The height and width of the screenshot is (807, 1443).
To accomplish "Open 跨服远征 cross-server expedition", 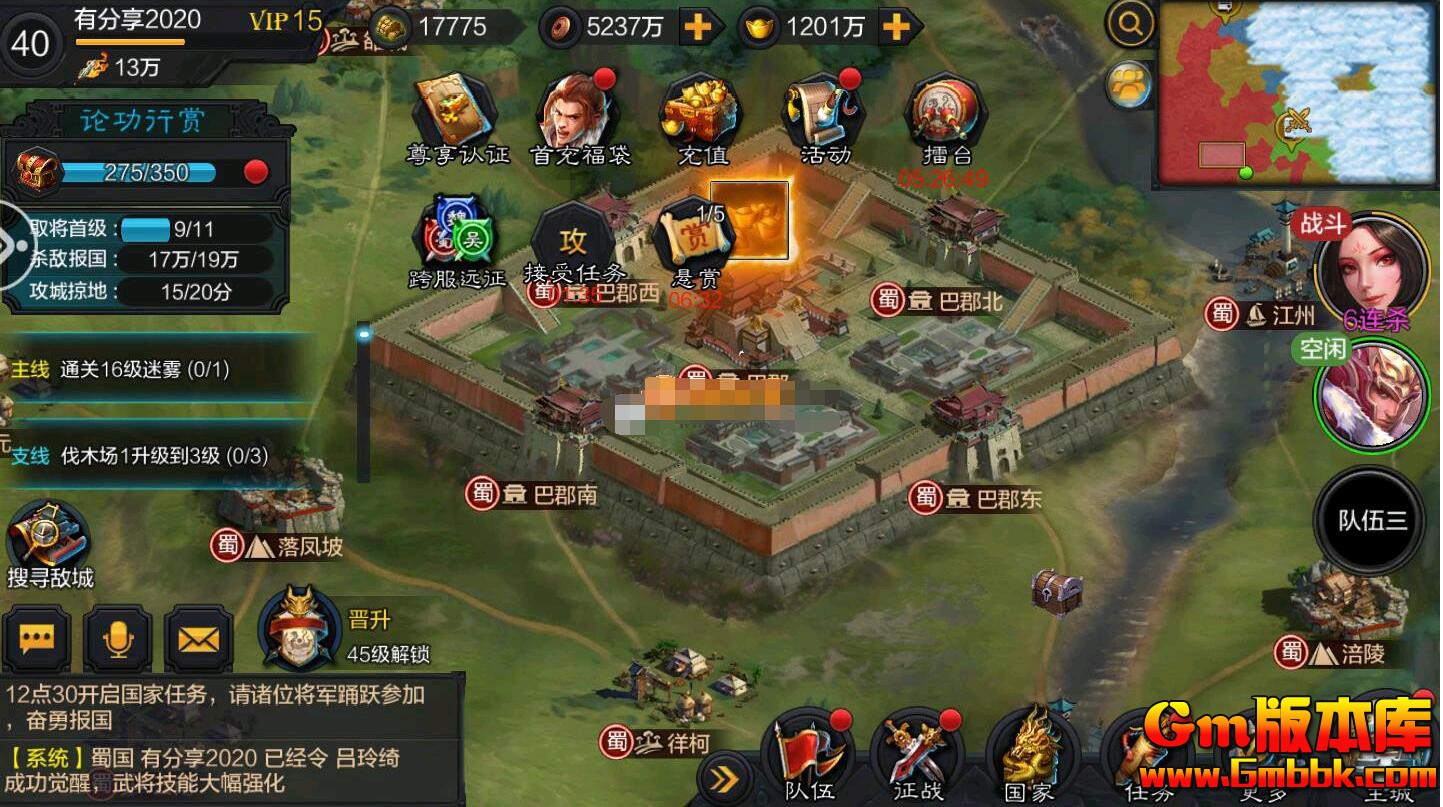I will (x=458, y=240).
